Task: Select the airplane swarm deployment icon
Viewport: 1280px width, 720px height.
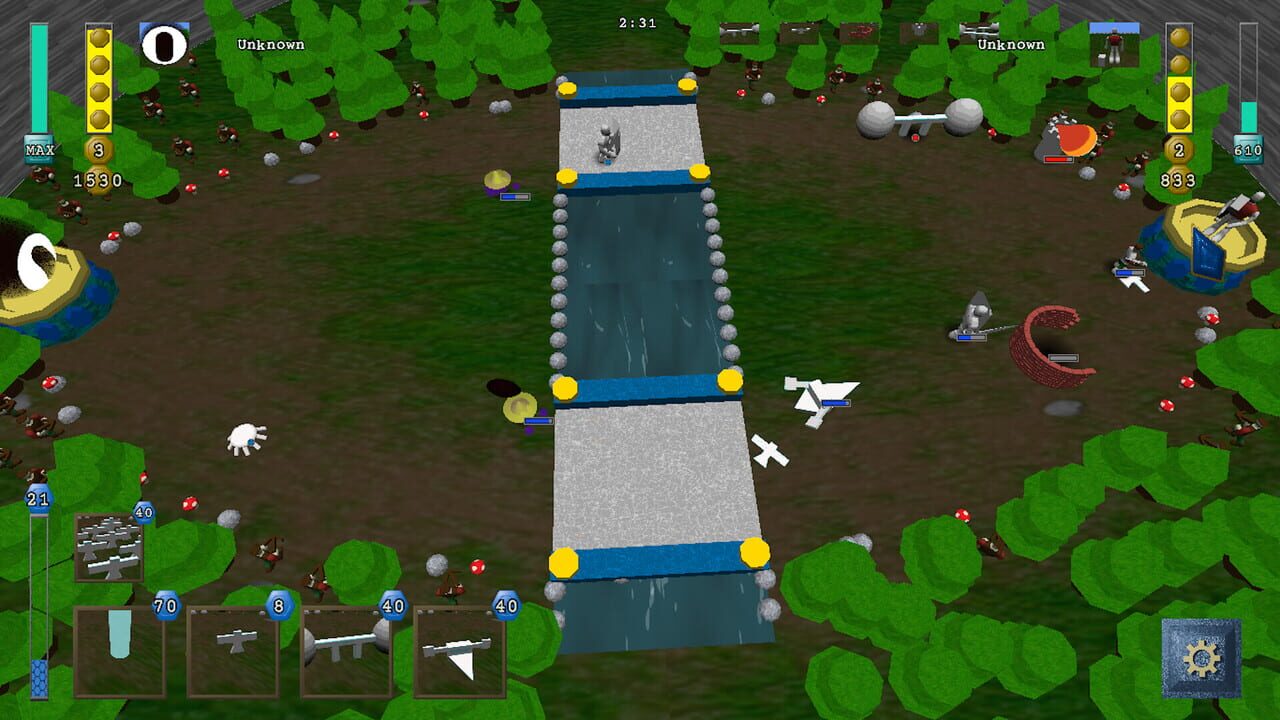Action: pos(110,545)
